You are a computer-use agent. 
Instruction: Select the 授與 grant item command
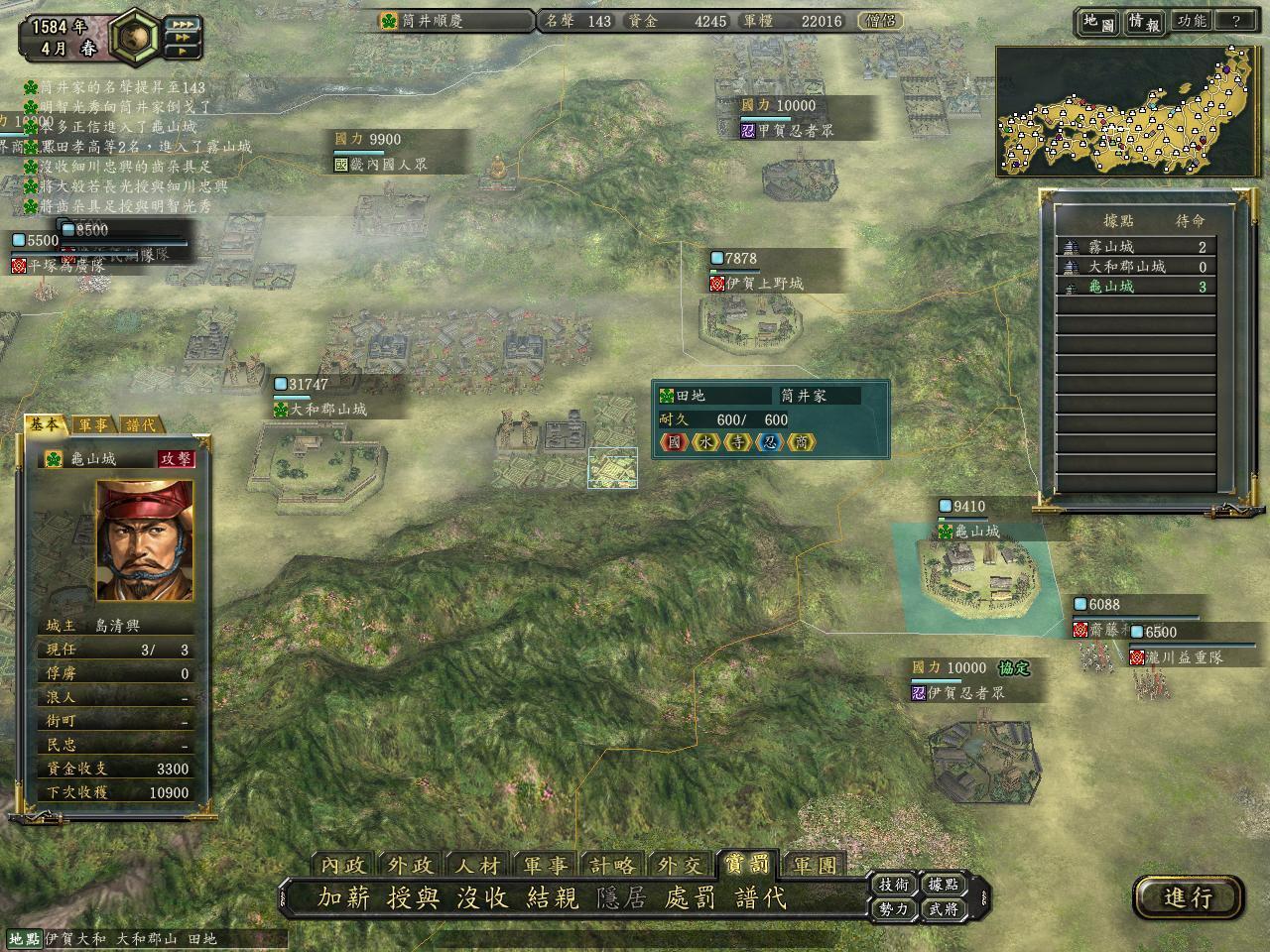(x=414, y=897)
